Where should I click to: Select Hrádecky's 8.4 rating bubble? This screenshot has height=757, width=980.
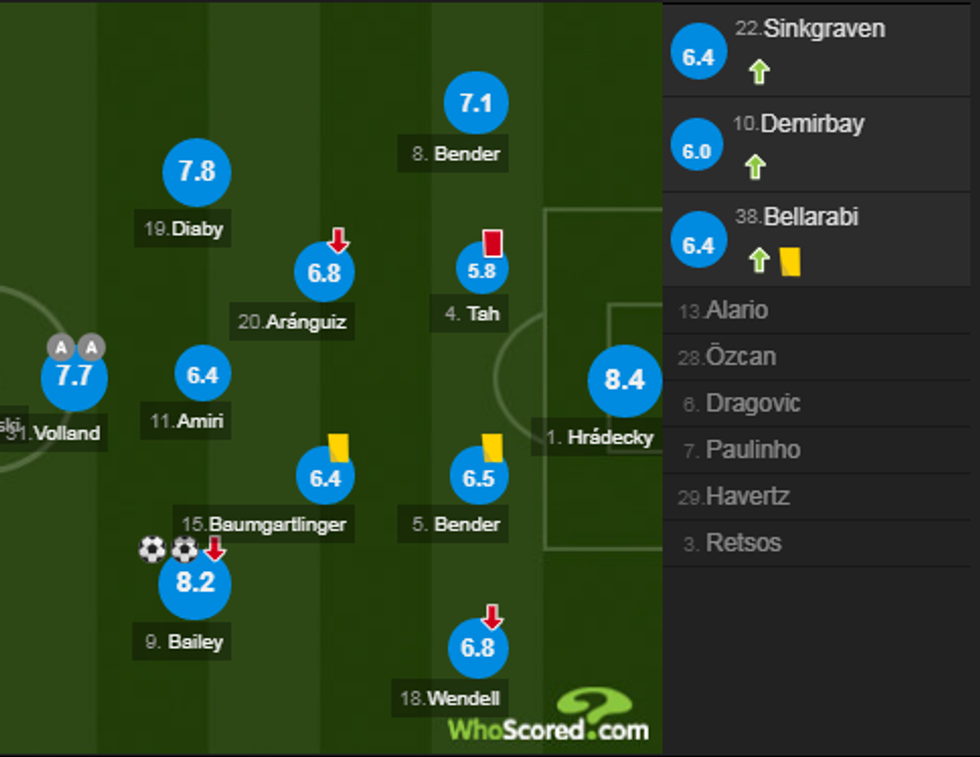624,380
